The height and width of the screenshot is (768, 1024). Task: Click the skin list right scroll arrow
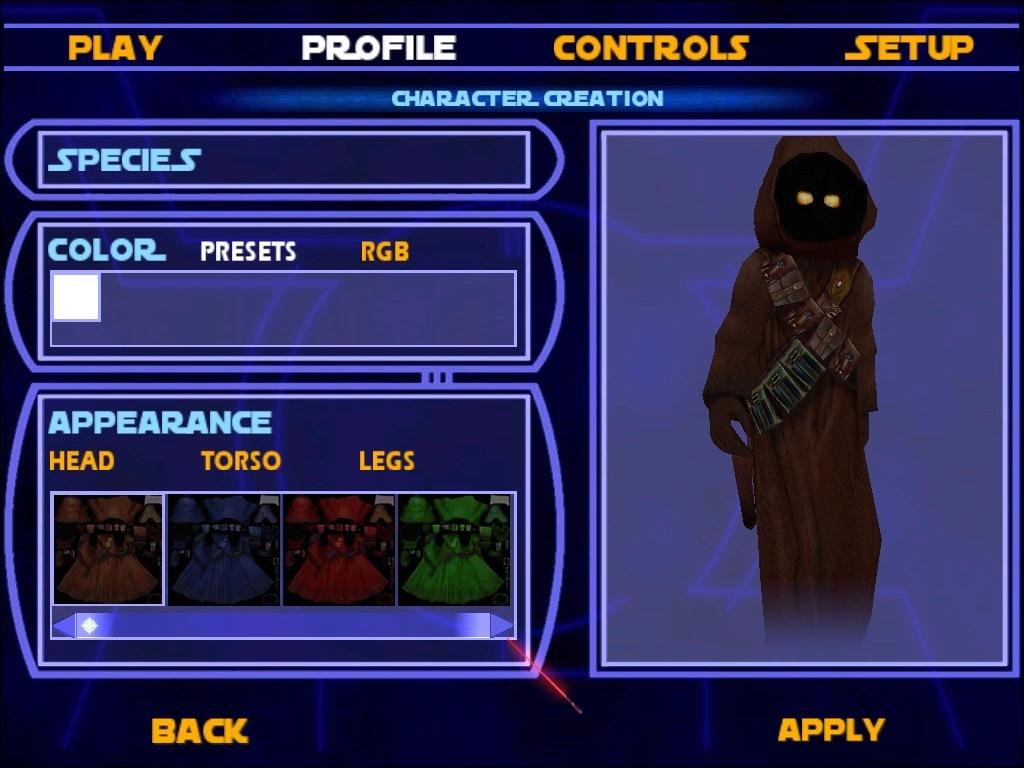pyautogui.click(x=503, y=626)
